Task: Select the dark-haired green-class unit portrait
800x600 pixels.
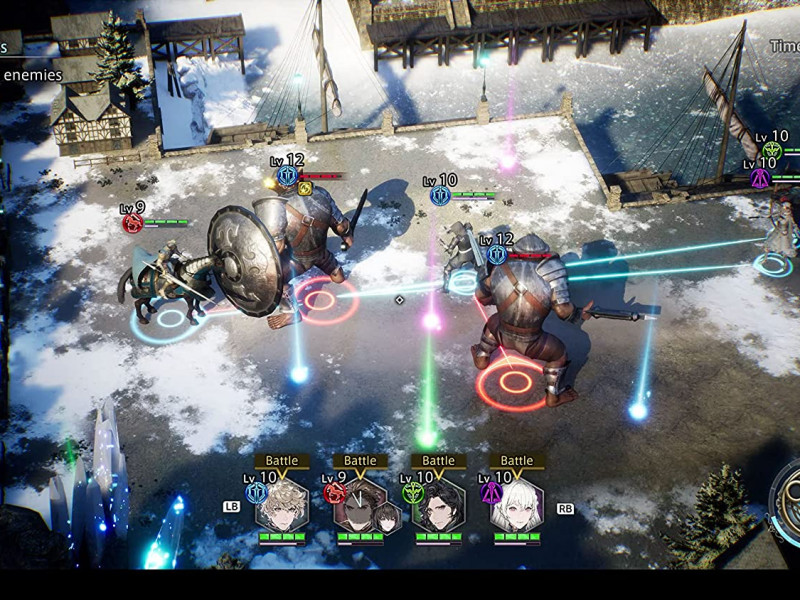Action: [439, 504]
